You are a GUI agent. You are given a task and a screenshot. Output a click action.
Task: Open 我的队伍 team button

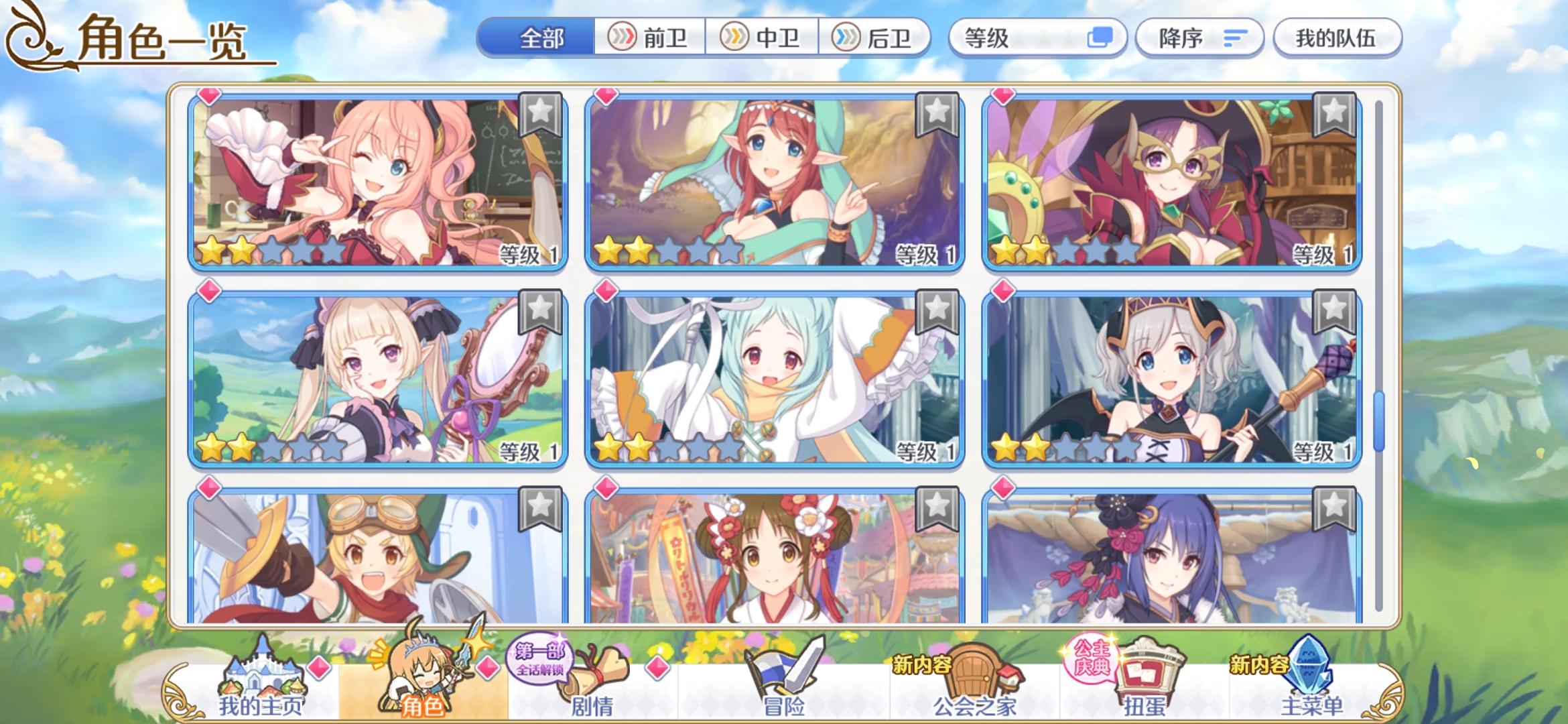(x=1336, y=38)
